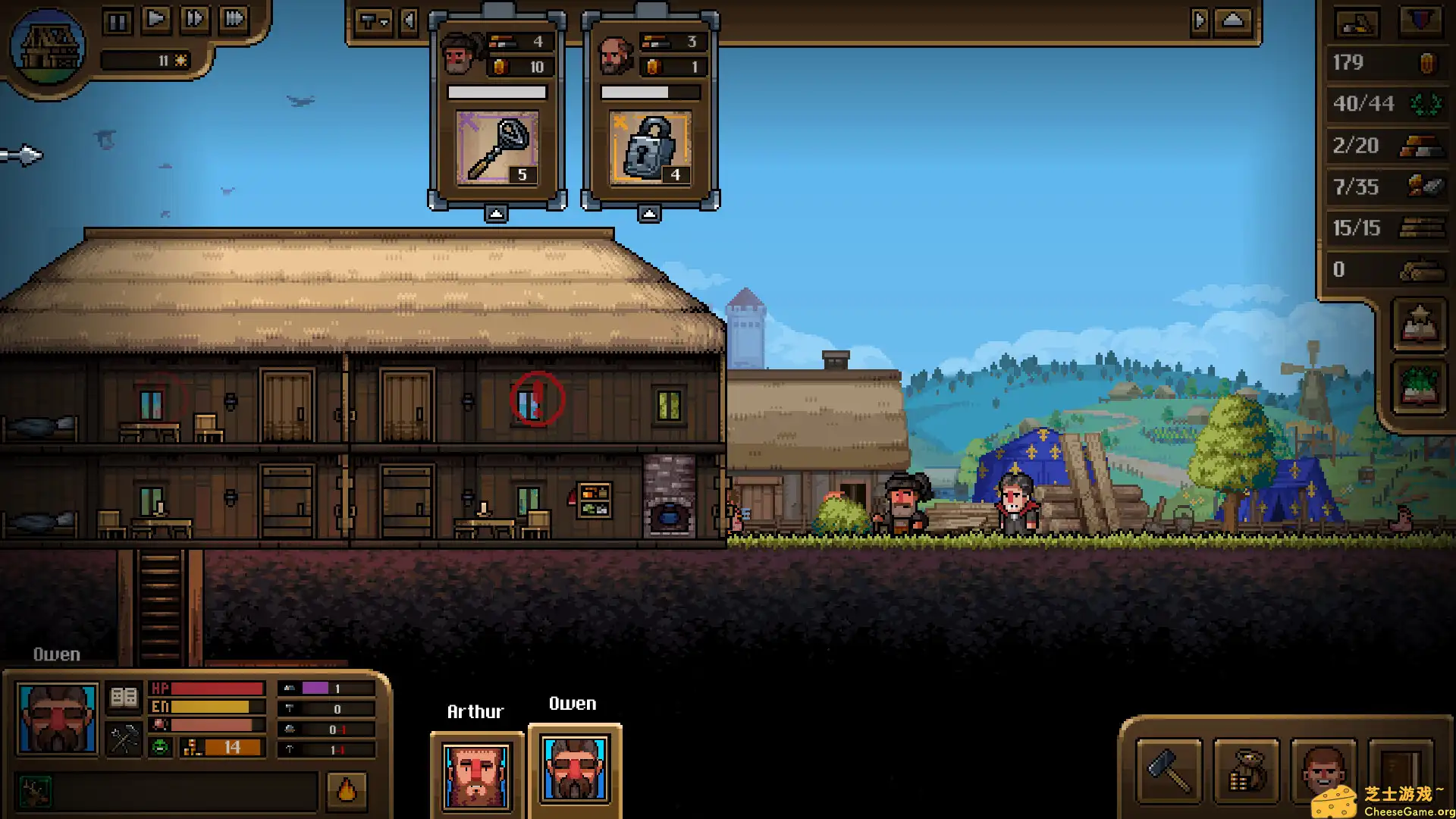Open Owen's book info panel
This screenshot has height=819, width=1456.
pos(124,696)
